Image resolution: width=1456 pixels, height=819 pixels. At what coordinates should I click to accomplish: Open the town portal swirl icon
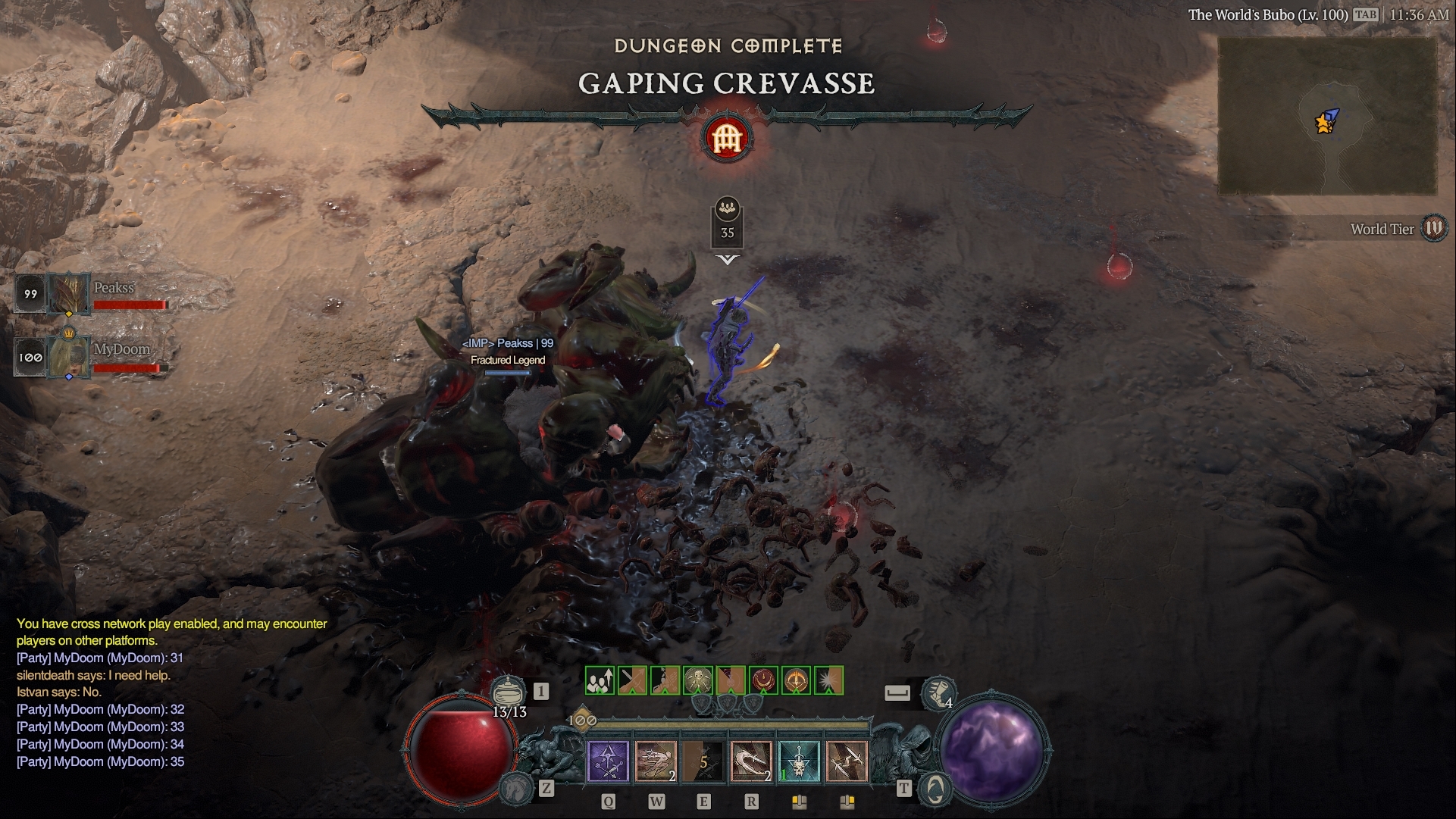click(x=936, y=789)
